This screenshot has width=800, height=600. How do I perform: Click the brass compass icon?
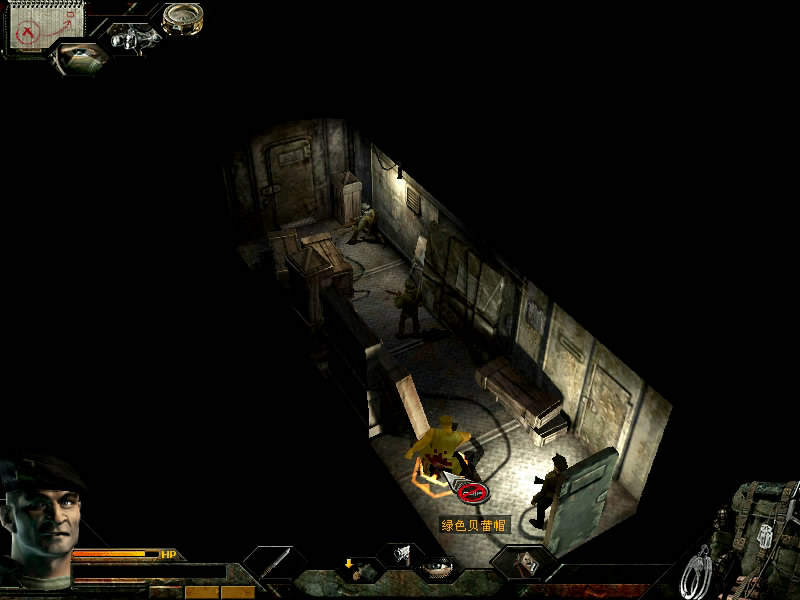(x=183, y=18)
